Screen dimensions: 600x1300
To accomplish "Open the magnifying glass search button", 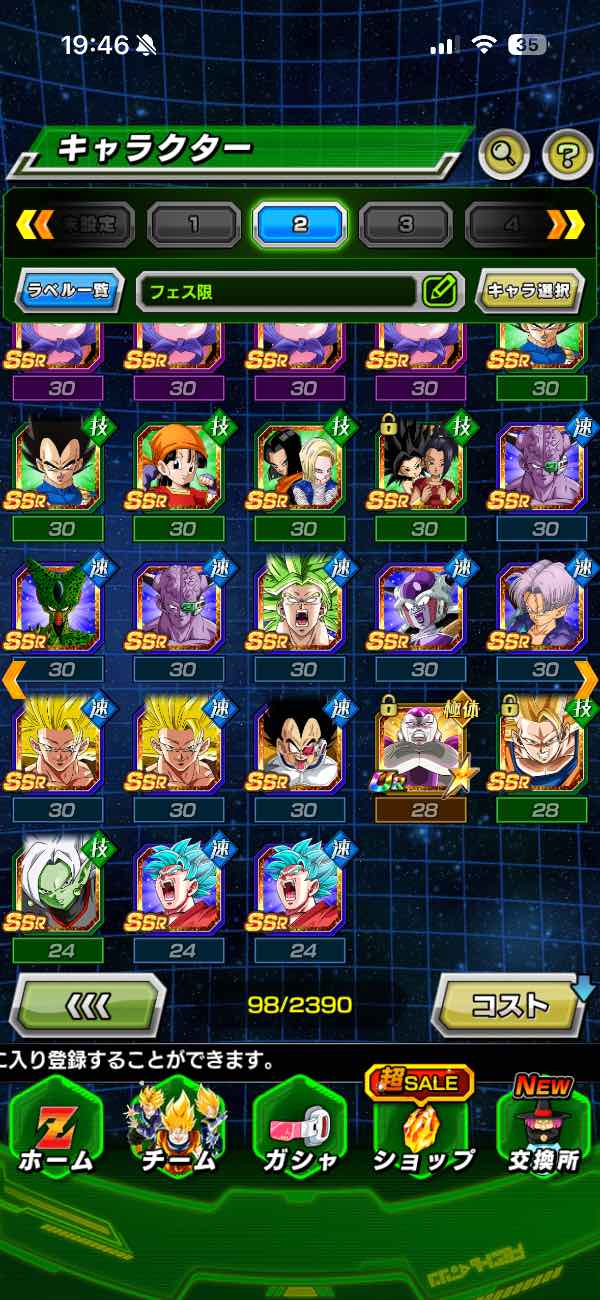I will tap(504, 153).
